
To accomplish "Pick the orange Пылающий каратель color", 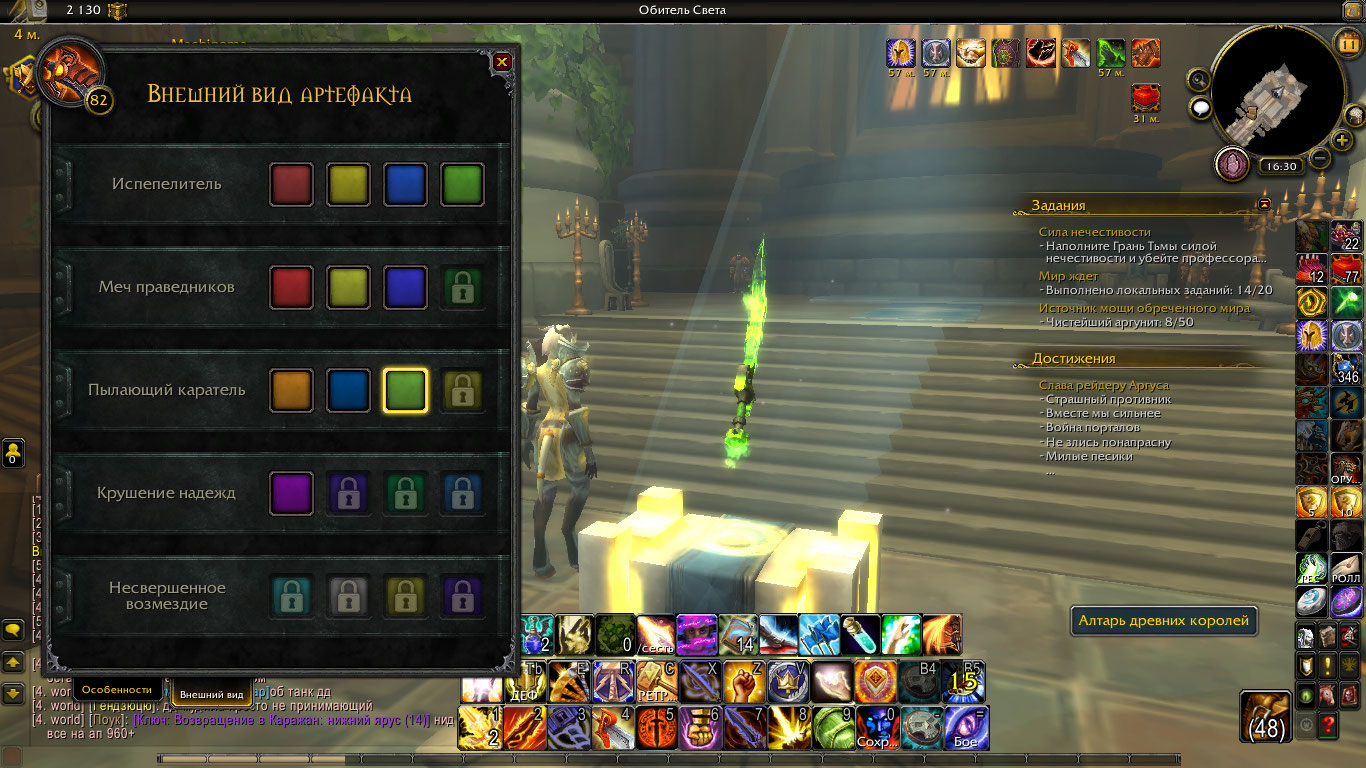I will 291,391.
